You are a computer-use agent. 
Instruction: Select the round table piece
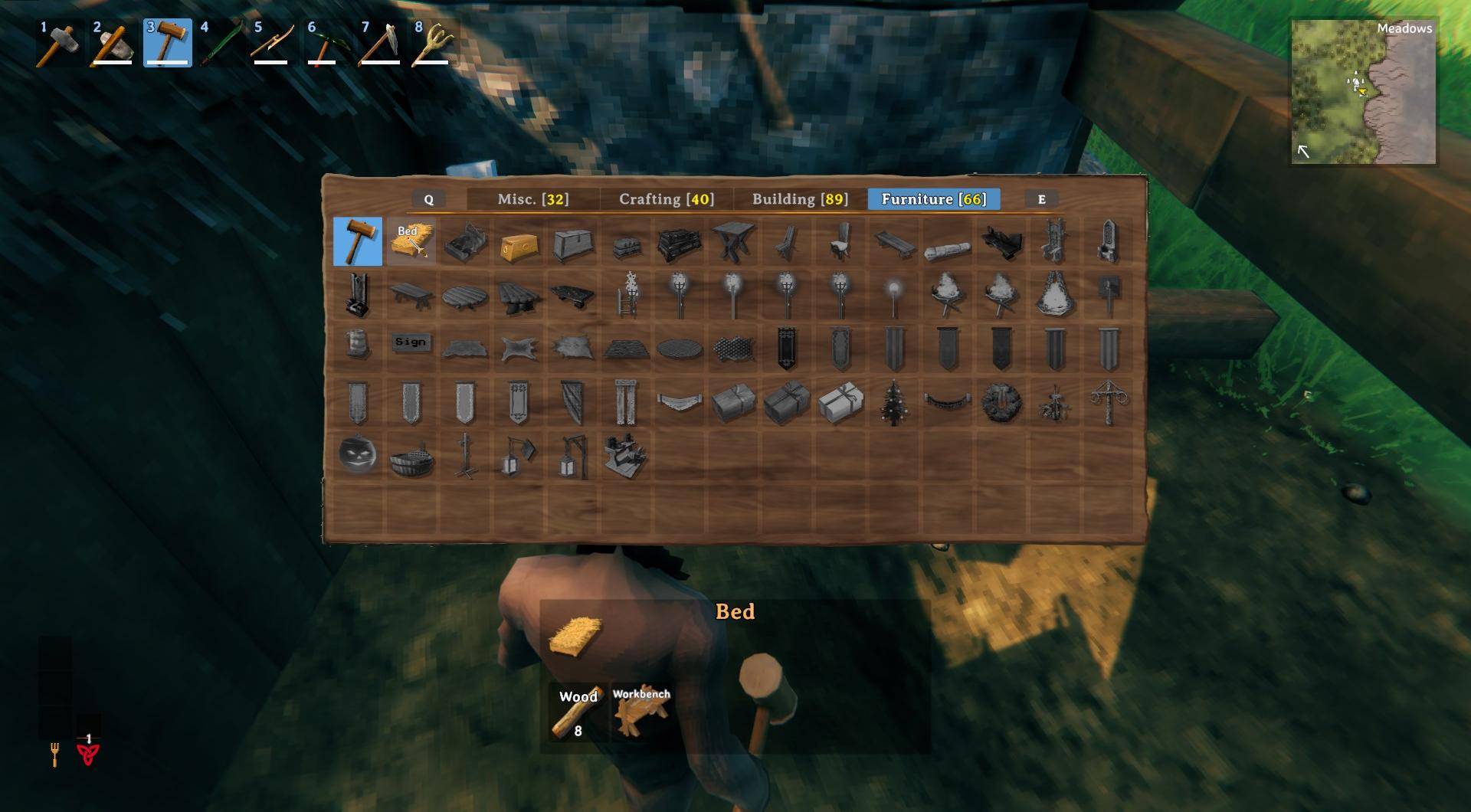click(465, 296)
